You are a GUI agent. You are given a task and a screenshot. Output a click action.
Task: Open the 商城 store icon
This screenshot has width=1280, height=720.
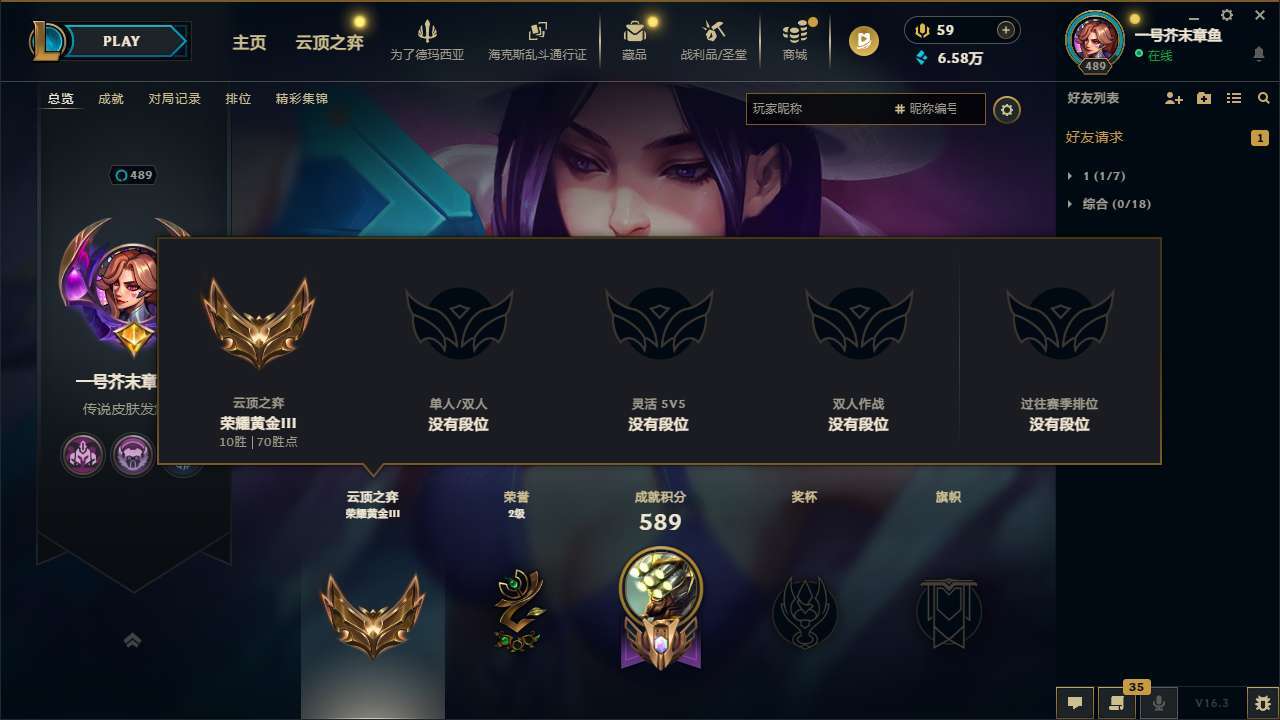(795, 40)
